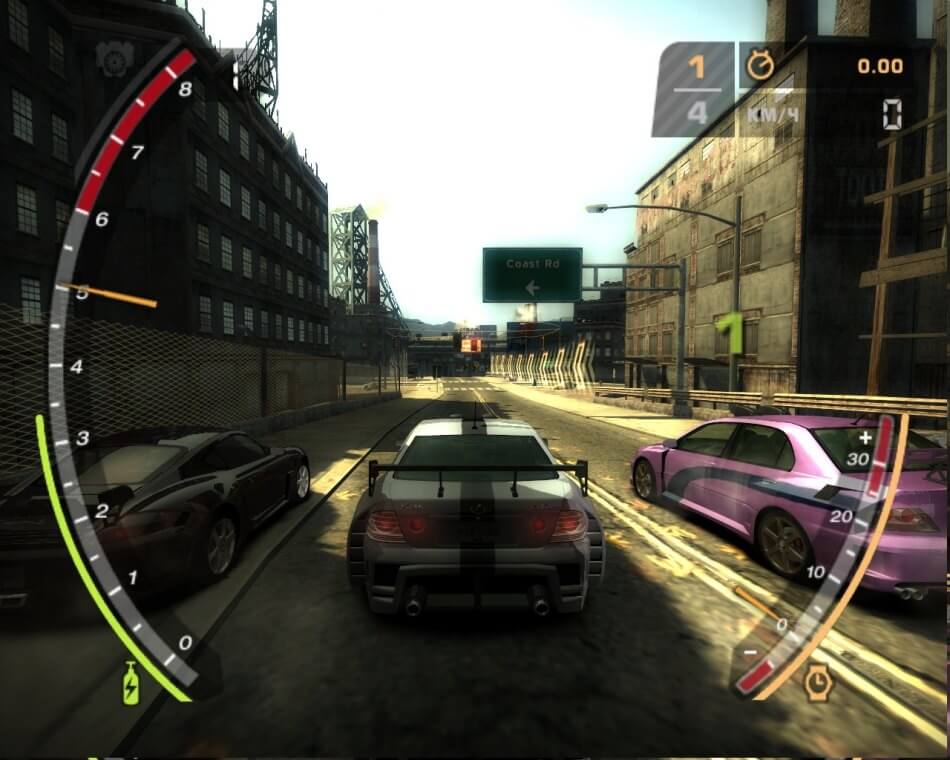Select the race position indicator panel
Image resolution: width=950 pixels, height=760 pixels.
click(x=696, y=89)
